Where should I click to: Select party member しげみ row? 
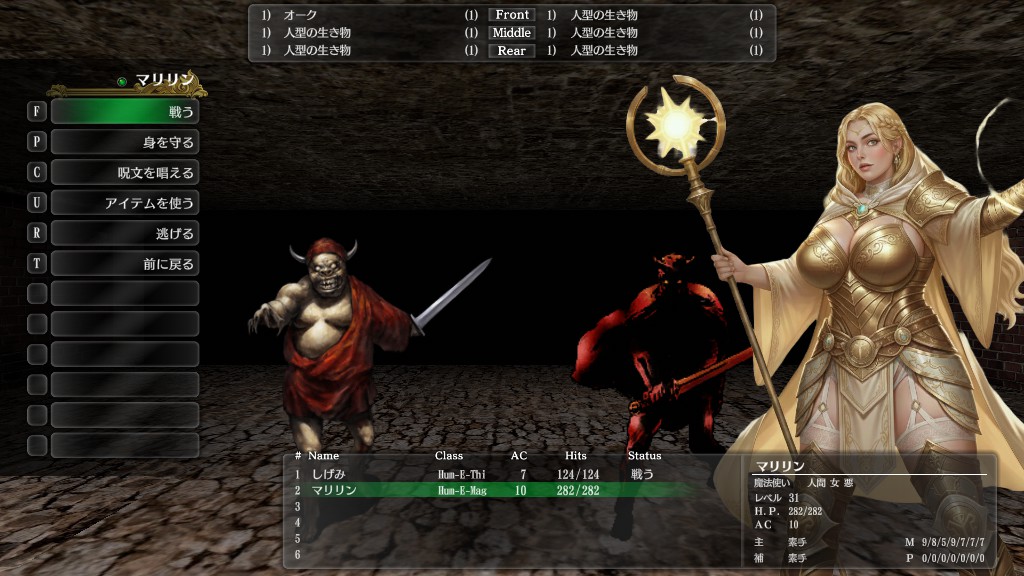480,474
